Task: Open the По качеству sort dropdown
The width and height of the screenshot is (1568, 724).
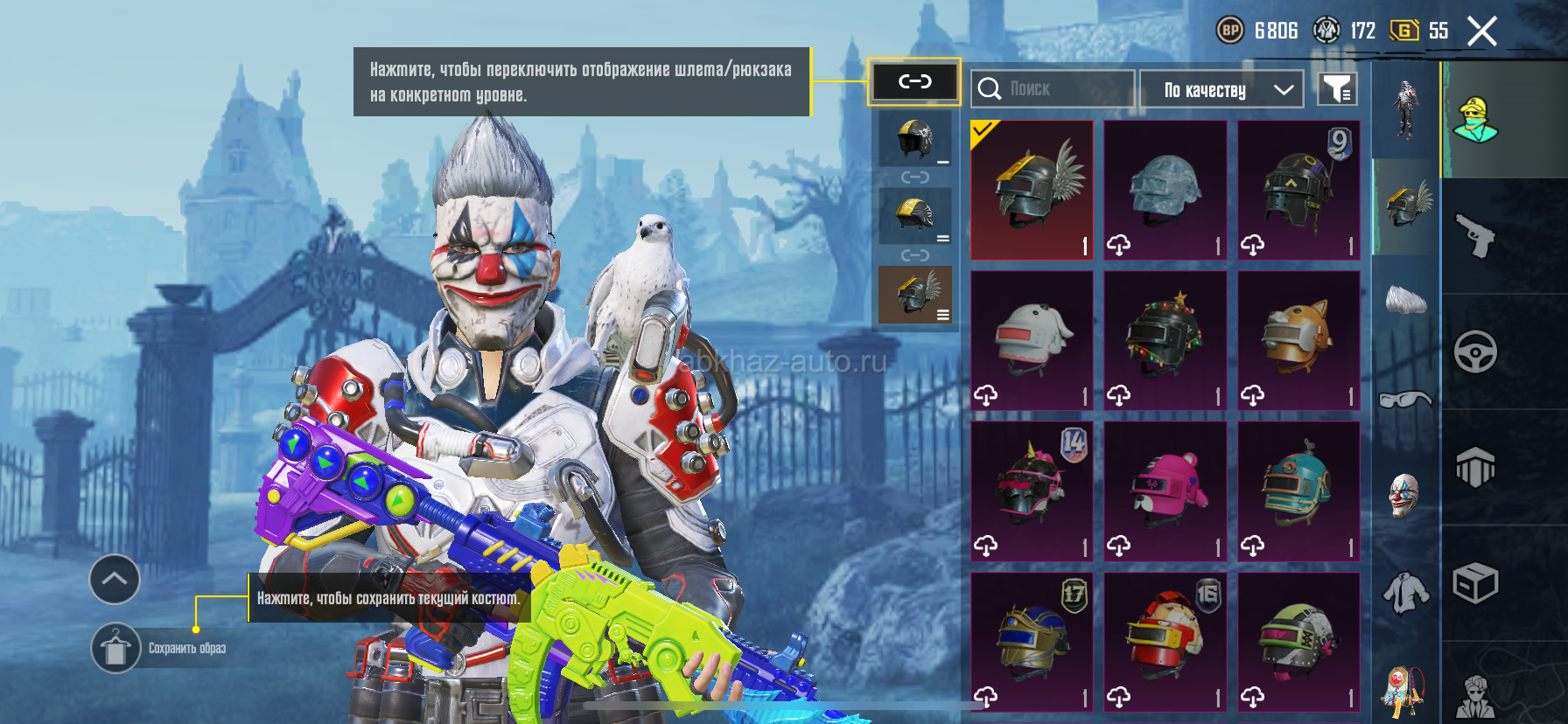Action: (1222, 89)
